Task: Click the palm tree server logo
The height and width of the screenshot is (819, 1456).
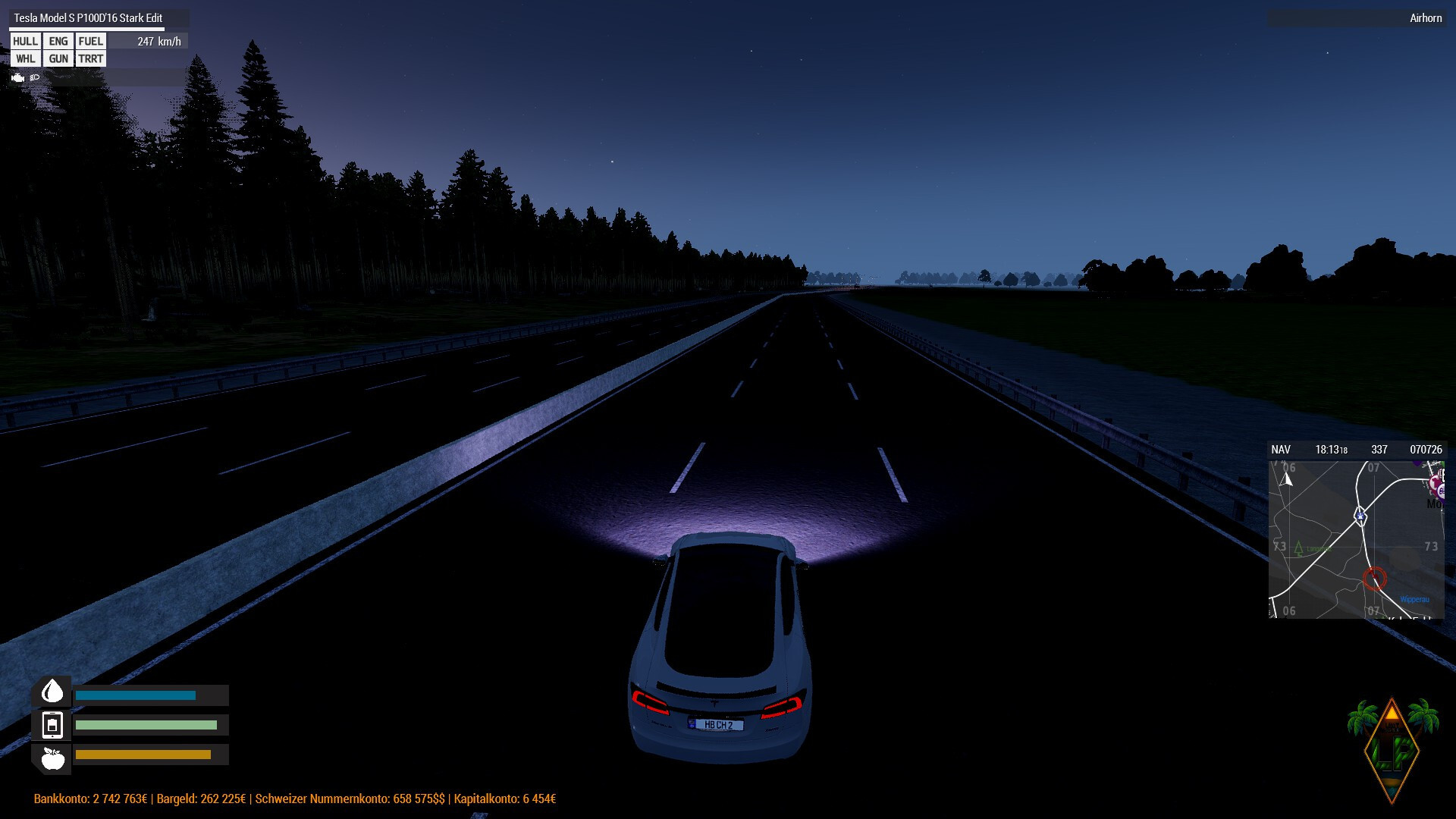Action: click(x=1392, y=748)
